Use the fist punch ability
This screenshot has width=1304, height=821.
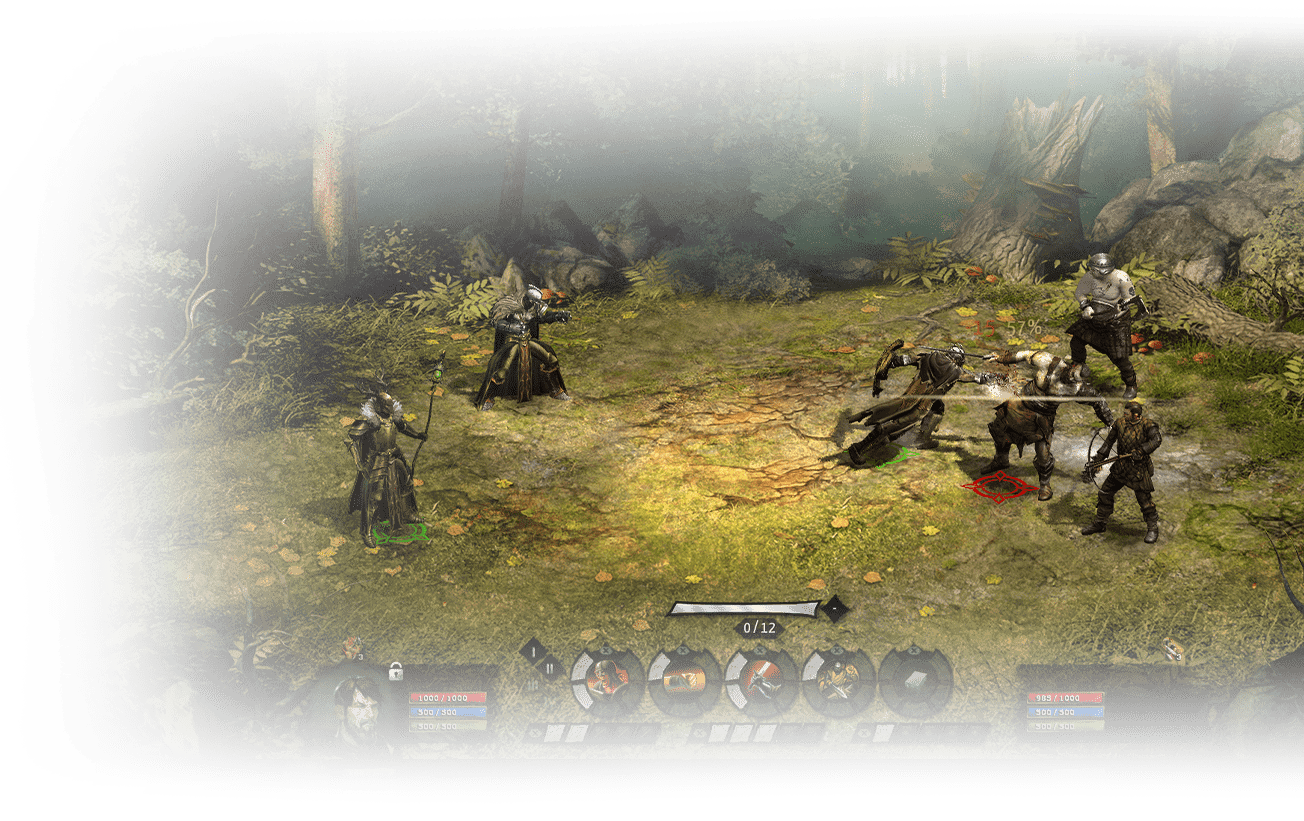click(684, 682)
